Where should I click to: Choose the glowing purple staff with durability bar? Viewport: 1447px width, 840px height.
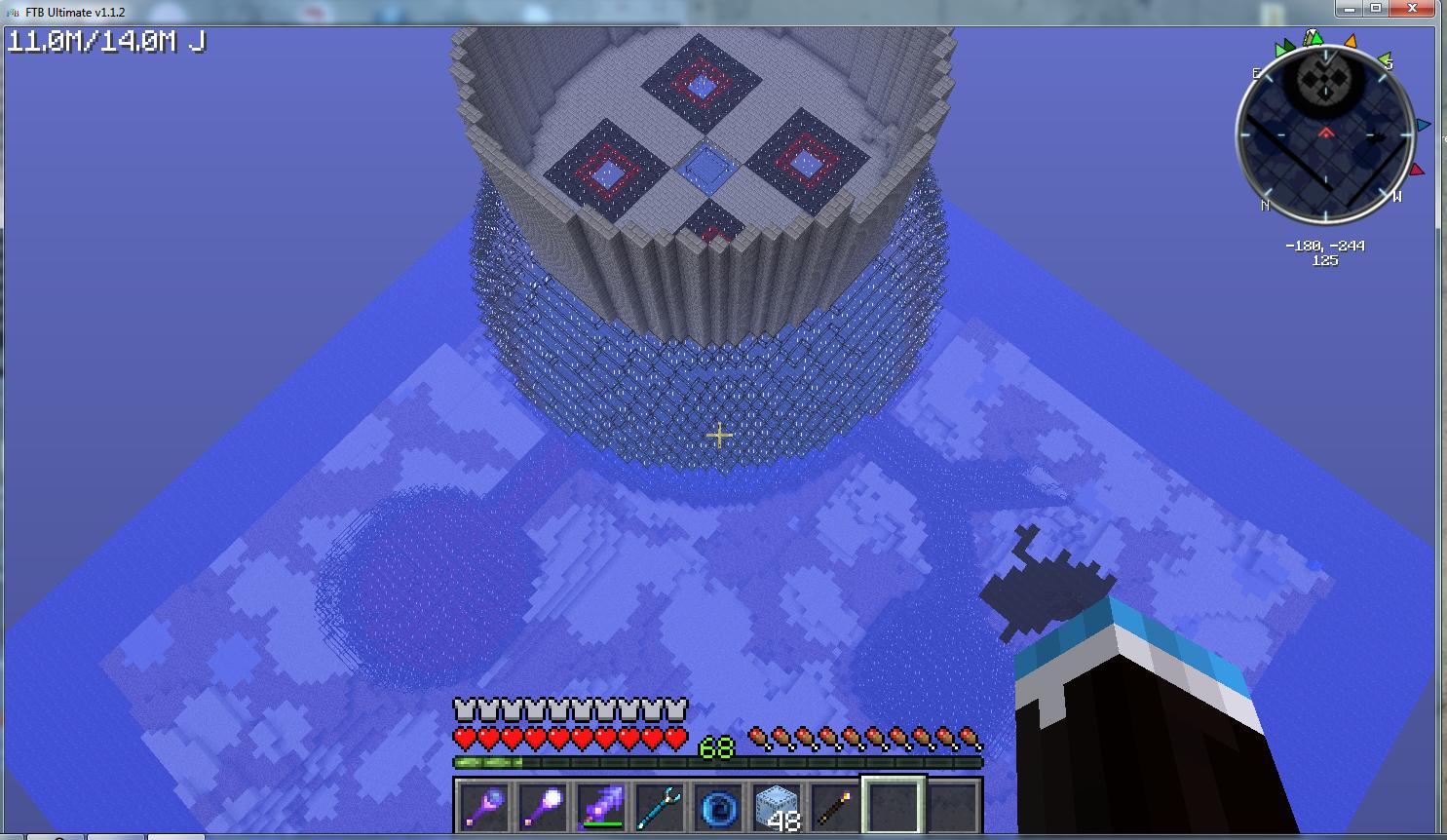coord(602,807)
